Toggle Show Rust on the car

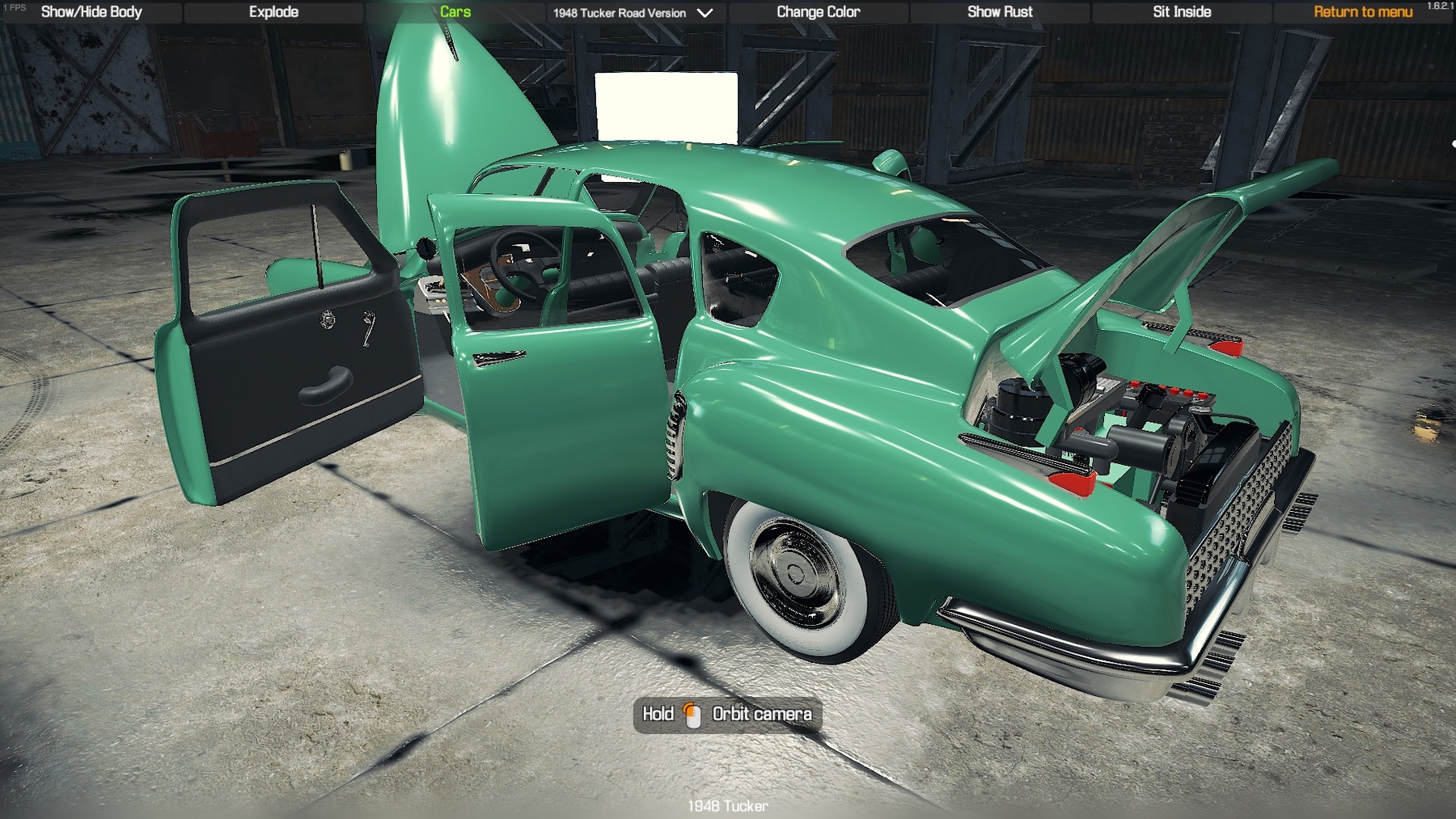(x=1000, y=12)
